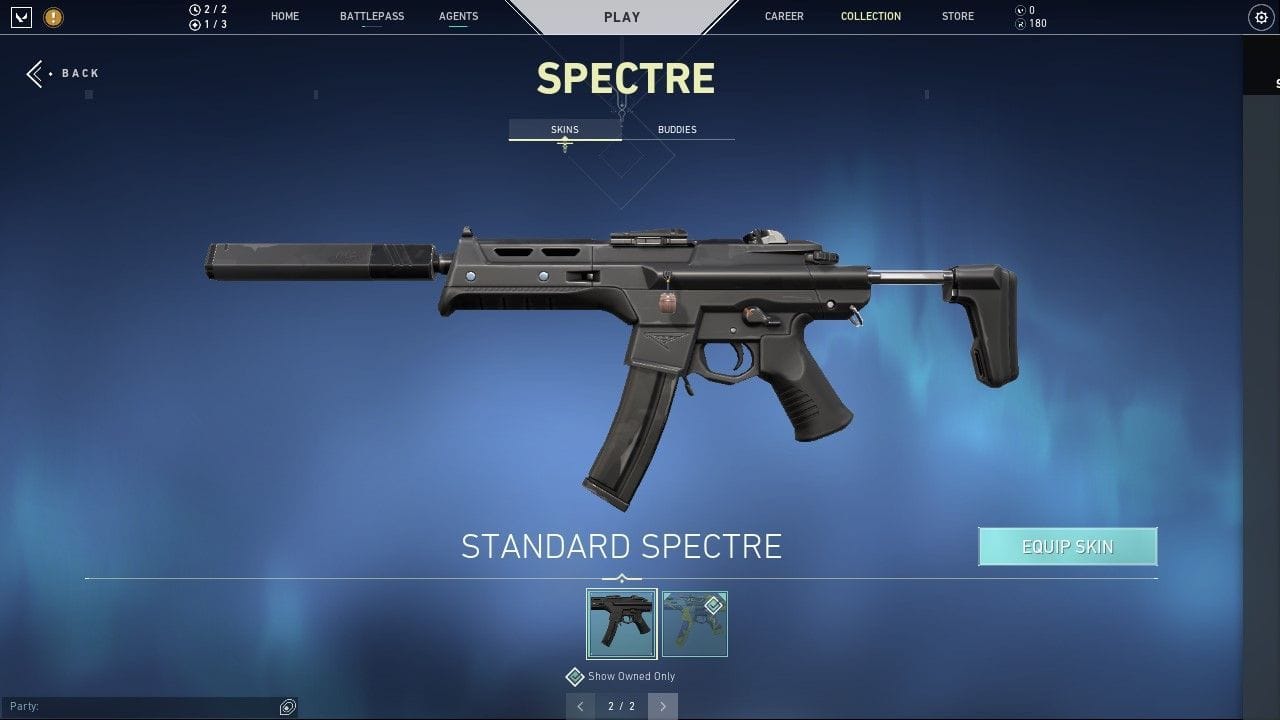Click the previous page arrow below skins
The image size is (1280, 720).
click(581, 706)
